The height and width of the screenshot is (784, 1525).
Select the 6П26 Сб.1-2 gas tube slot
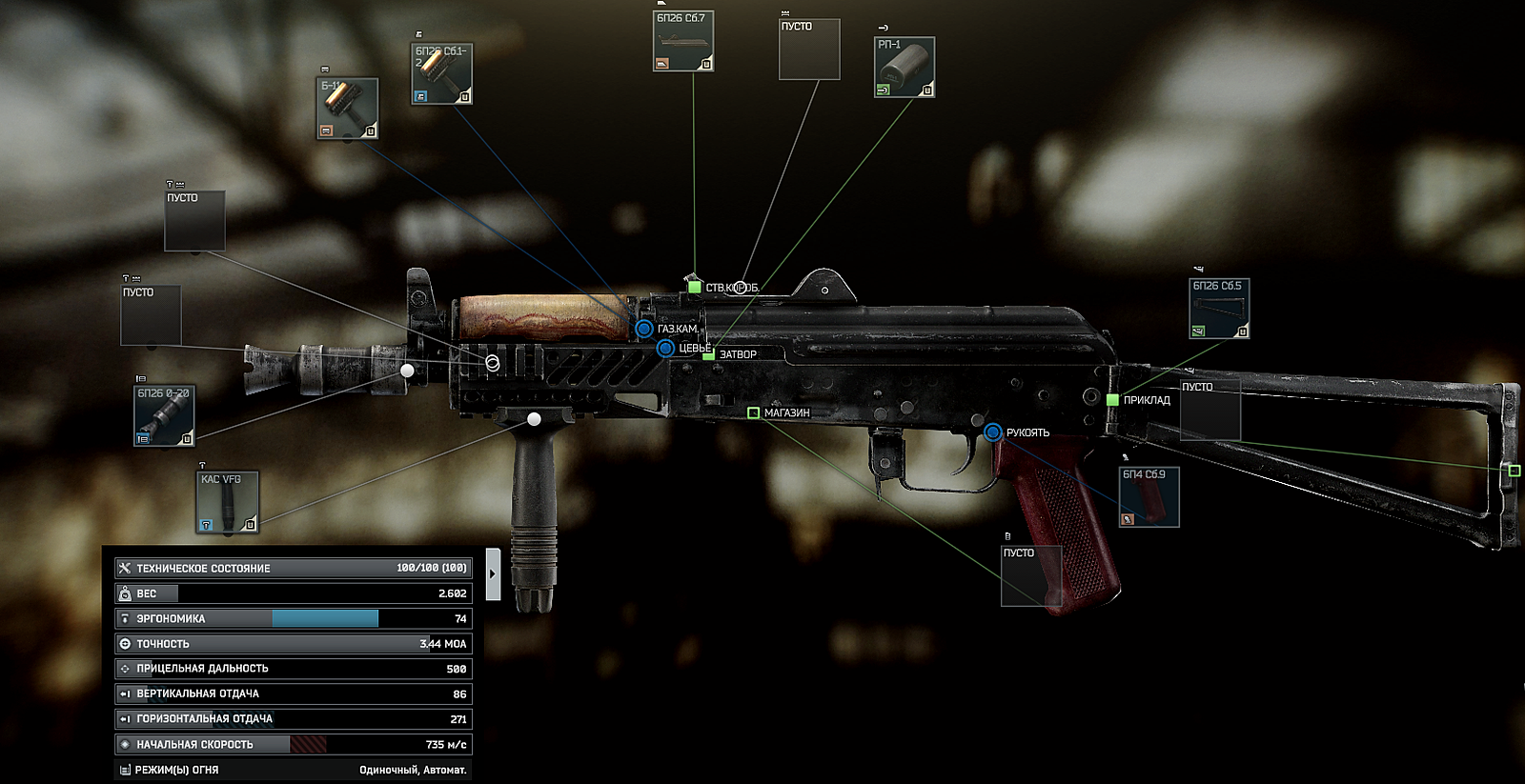coord(441,73)
